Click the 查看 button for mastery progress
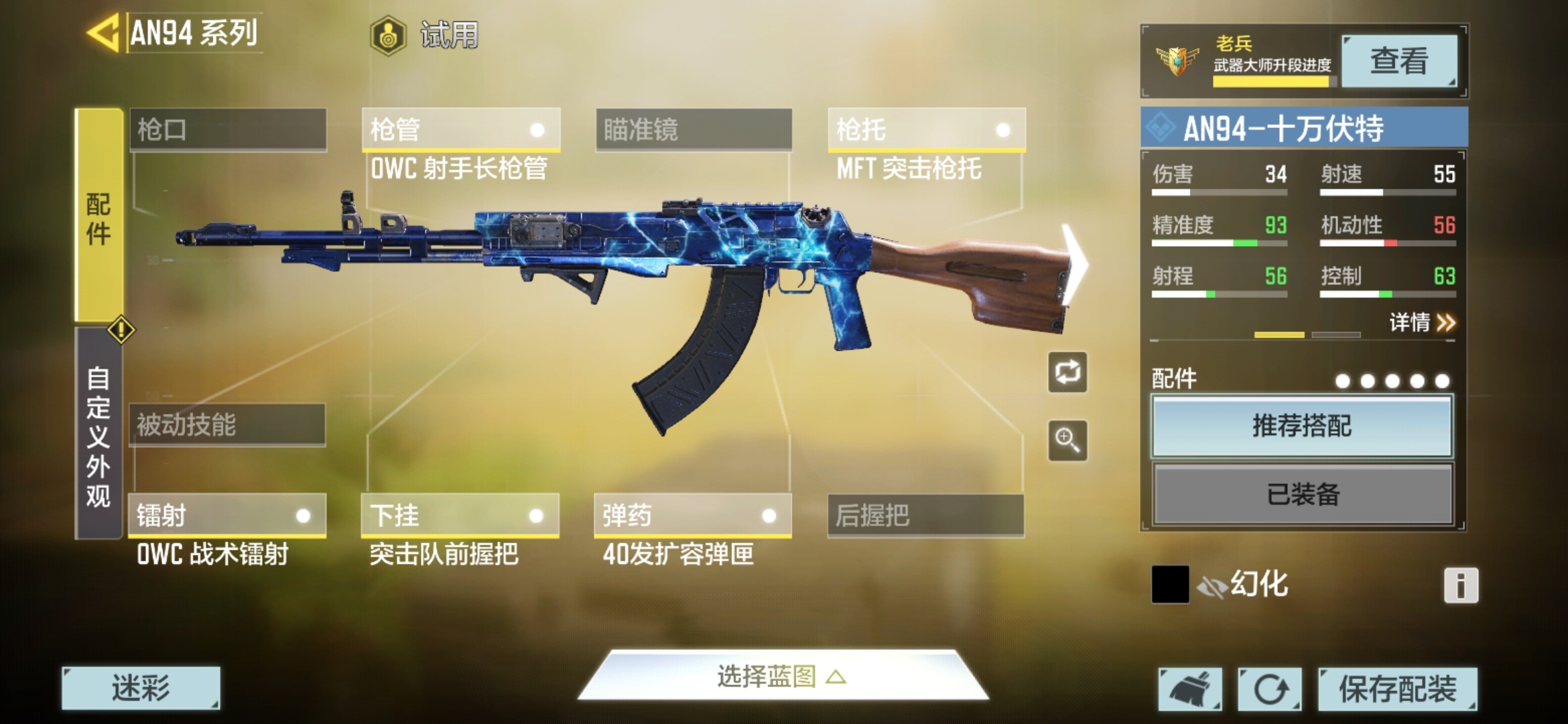The image size is (1568, 724). pyautogui.click(x=1398, y=61)
